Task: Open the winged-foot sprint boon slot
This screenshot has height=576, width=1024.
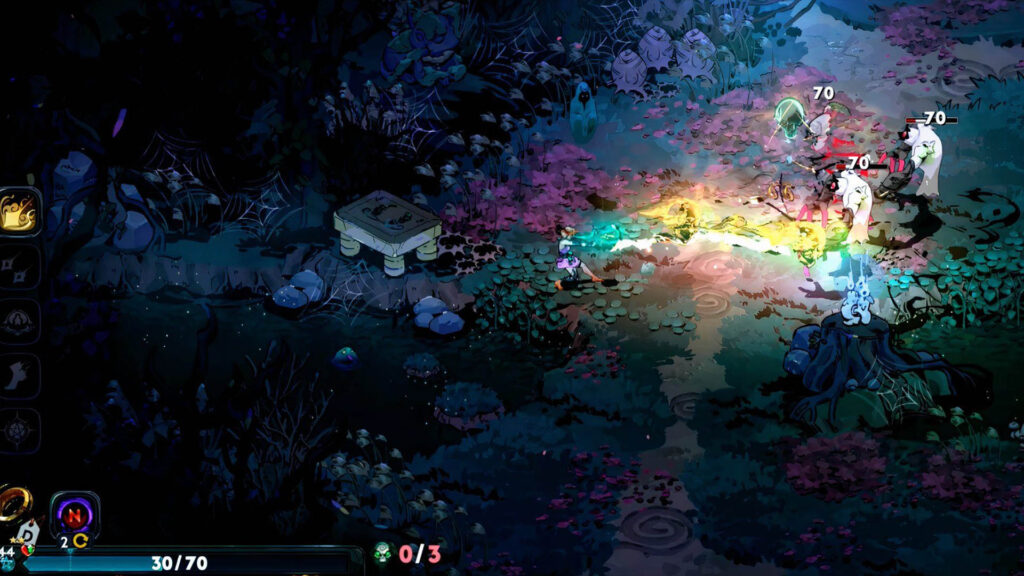Action: [x=20, y=376]
